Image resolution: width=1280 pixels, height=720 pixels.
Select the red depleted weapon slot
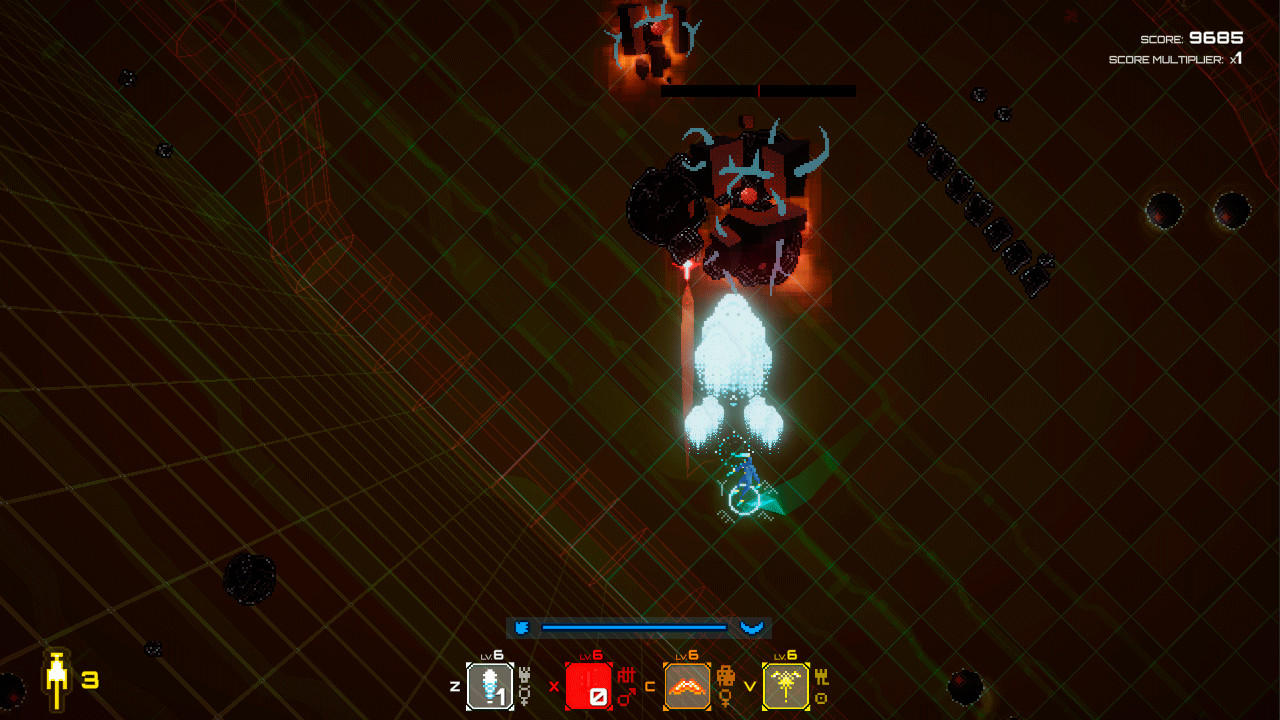tap(589, 686)
